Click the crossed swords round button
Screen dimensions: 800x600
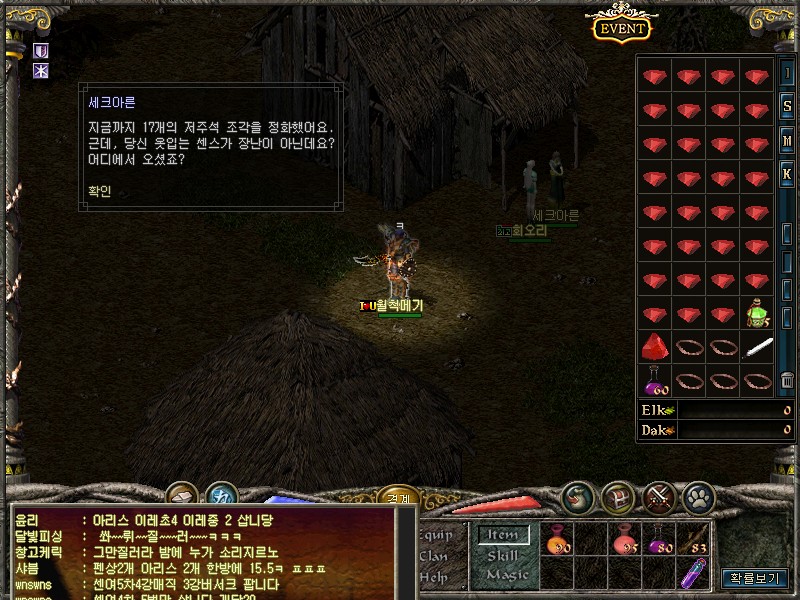(659, 497)
